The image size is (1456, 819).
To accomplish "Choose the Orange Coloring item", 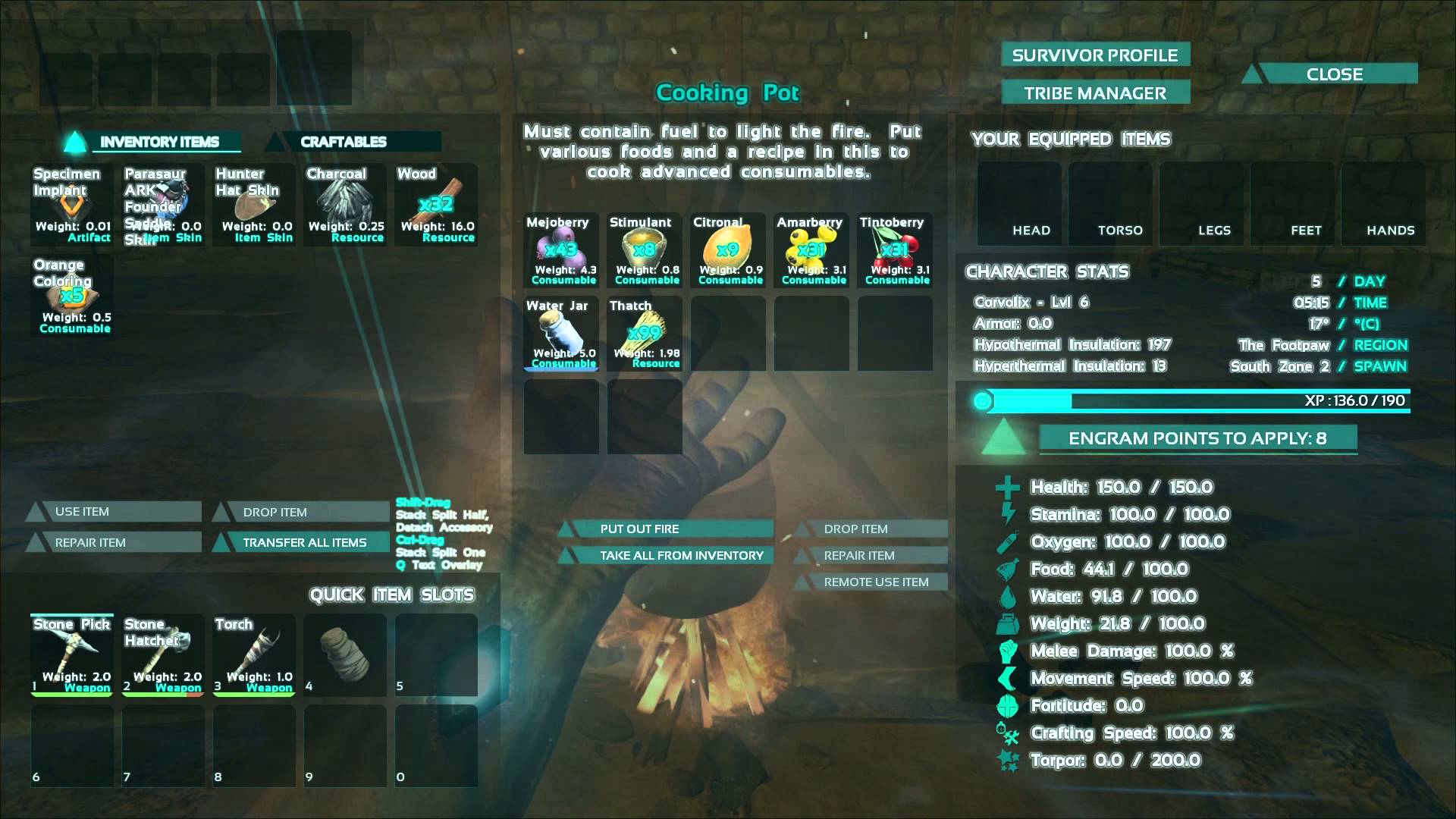I will coord(72,296).
